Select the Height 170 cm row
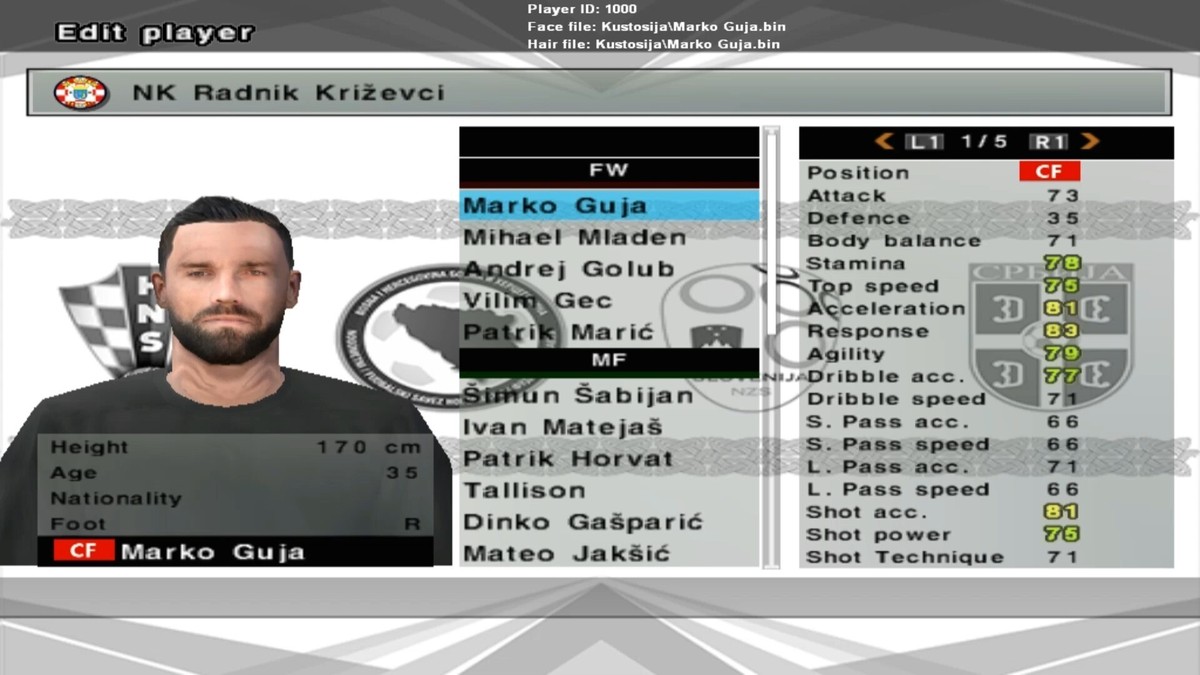This screenshot has height=675, width=1200. (x=235, y=447)
